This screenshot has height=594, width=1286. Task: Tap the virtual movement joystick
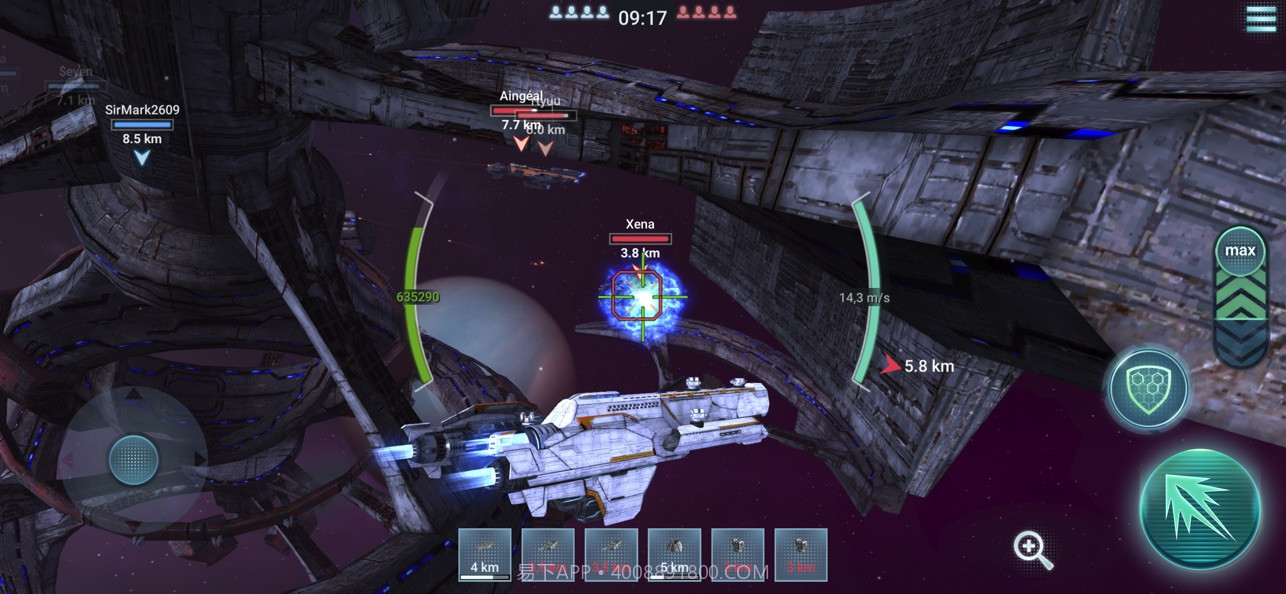pos(133,460)
